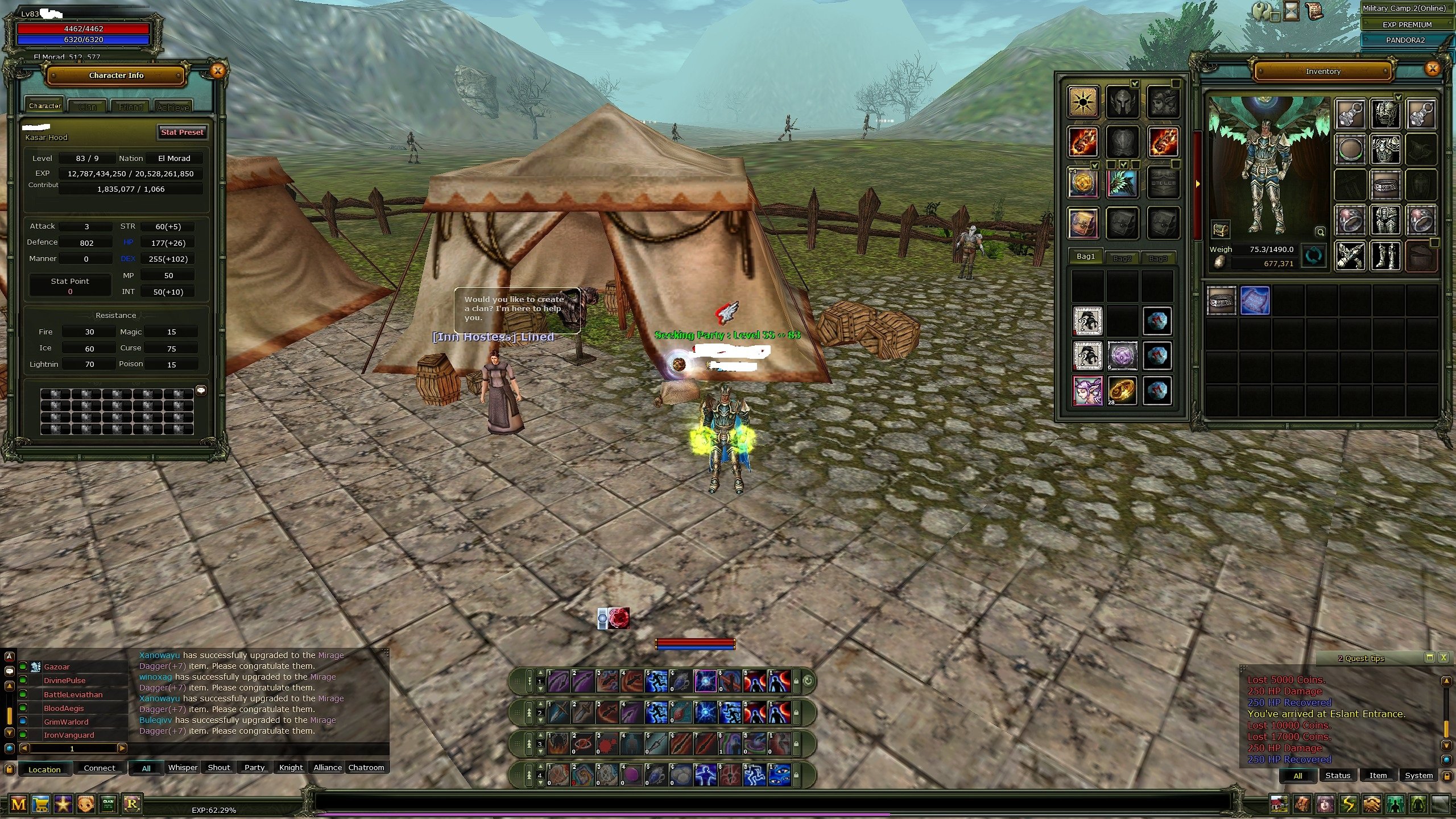Filter the log by Item tab
The height and width of the screenshot is (819, 1456).
pos(1378,775)
